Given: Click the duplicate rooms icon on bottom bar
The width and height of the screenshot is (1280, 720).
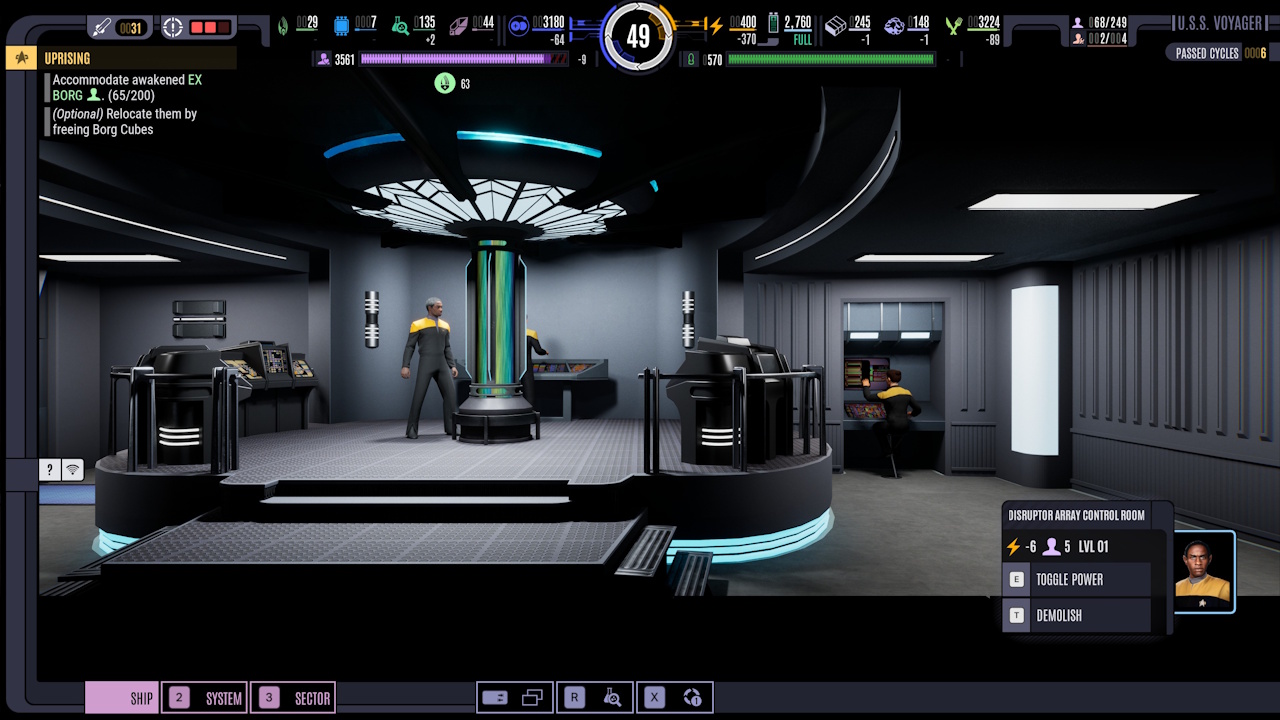Looking at the screenshot, I should pyautogui.click(x=534, y=696).
